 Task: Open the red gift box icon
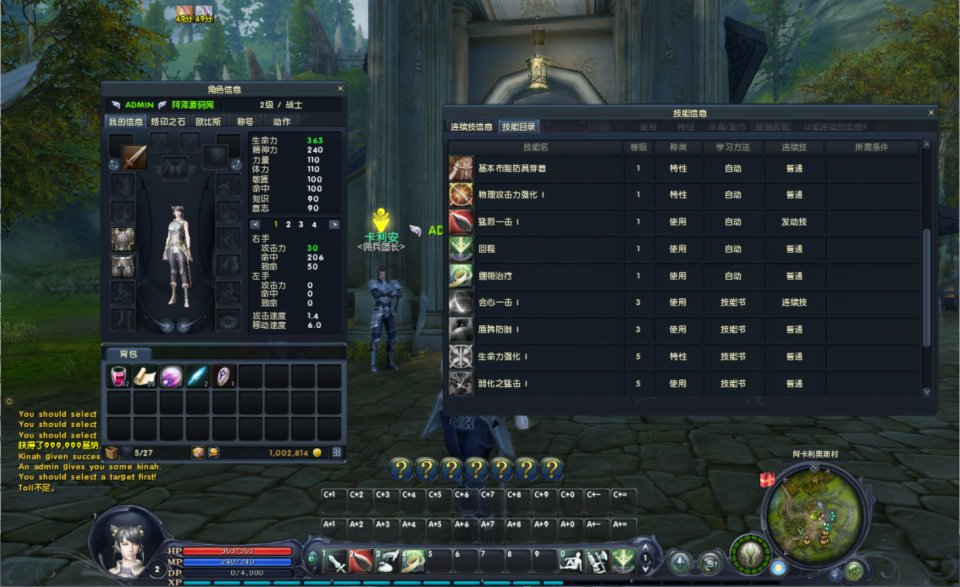click(x=767, y=481)
